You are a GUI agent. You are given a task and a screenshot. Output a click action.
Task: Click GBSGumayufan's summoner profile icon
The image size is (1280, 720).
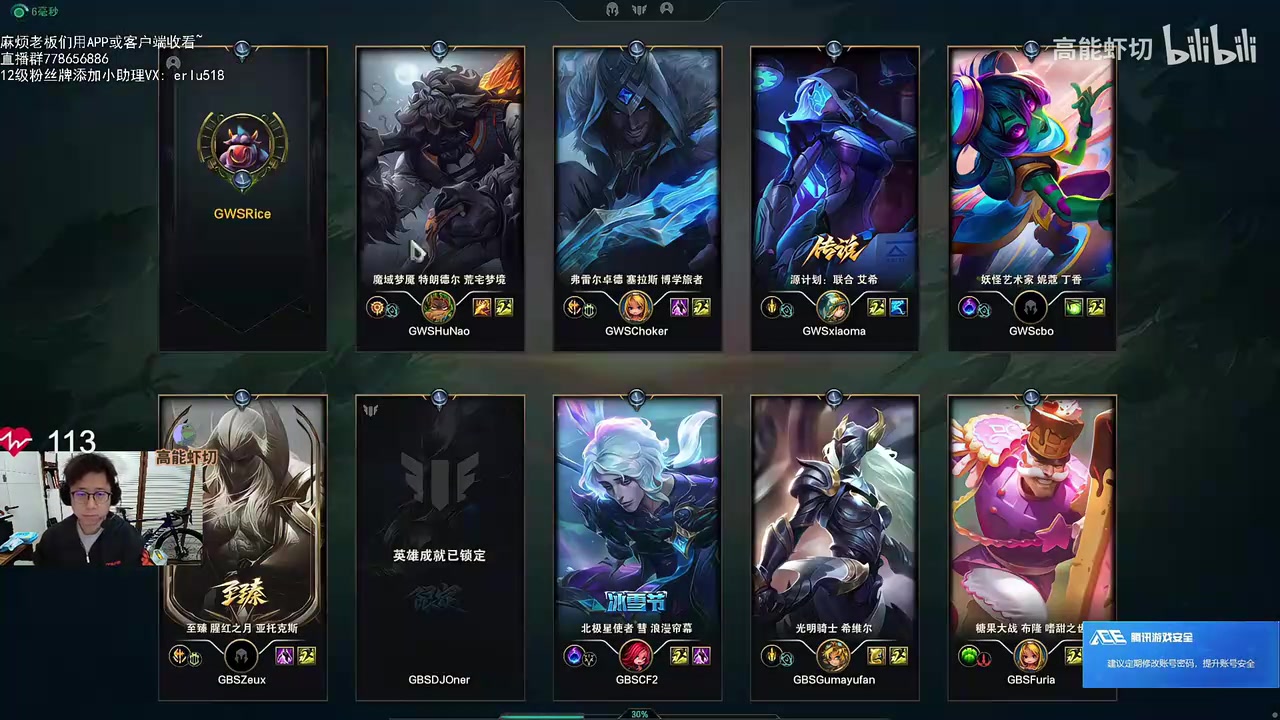(x=834, y=656)
